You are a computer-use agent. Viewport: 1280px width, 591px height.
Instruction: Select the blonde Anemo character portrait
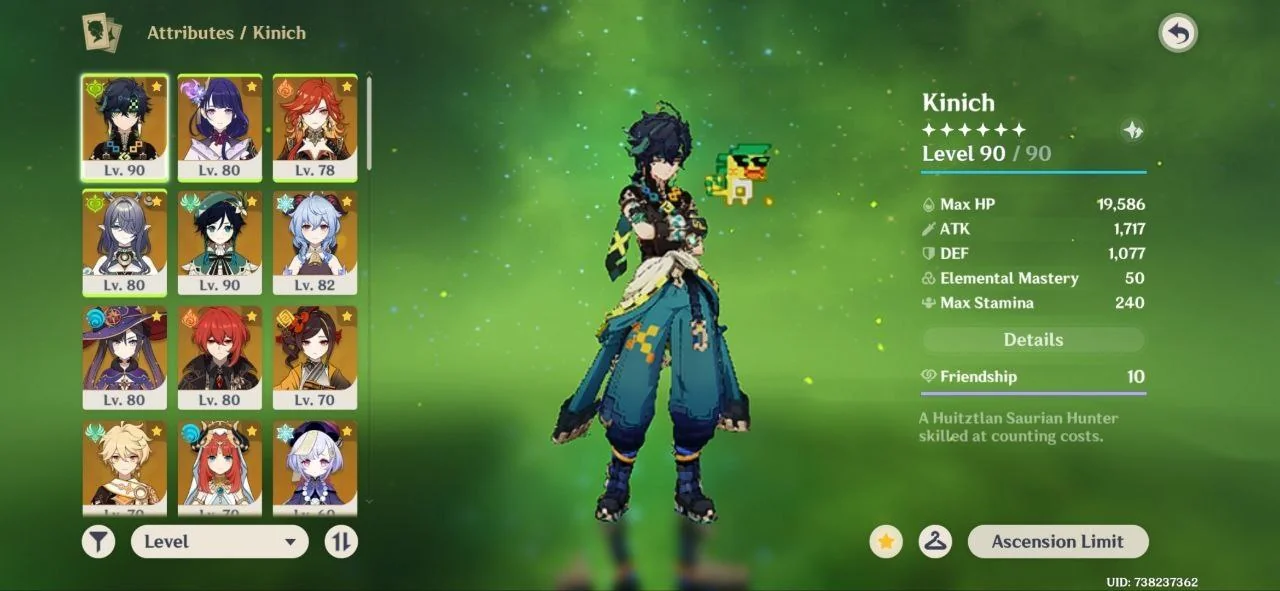click(x=124, y=465)
